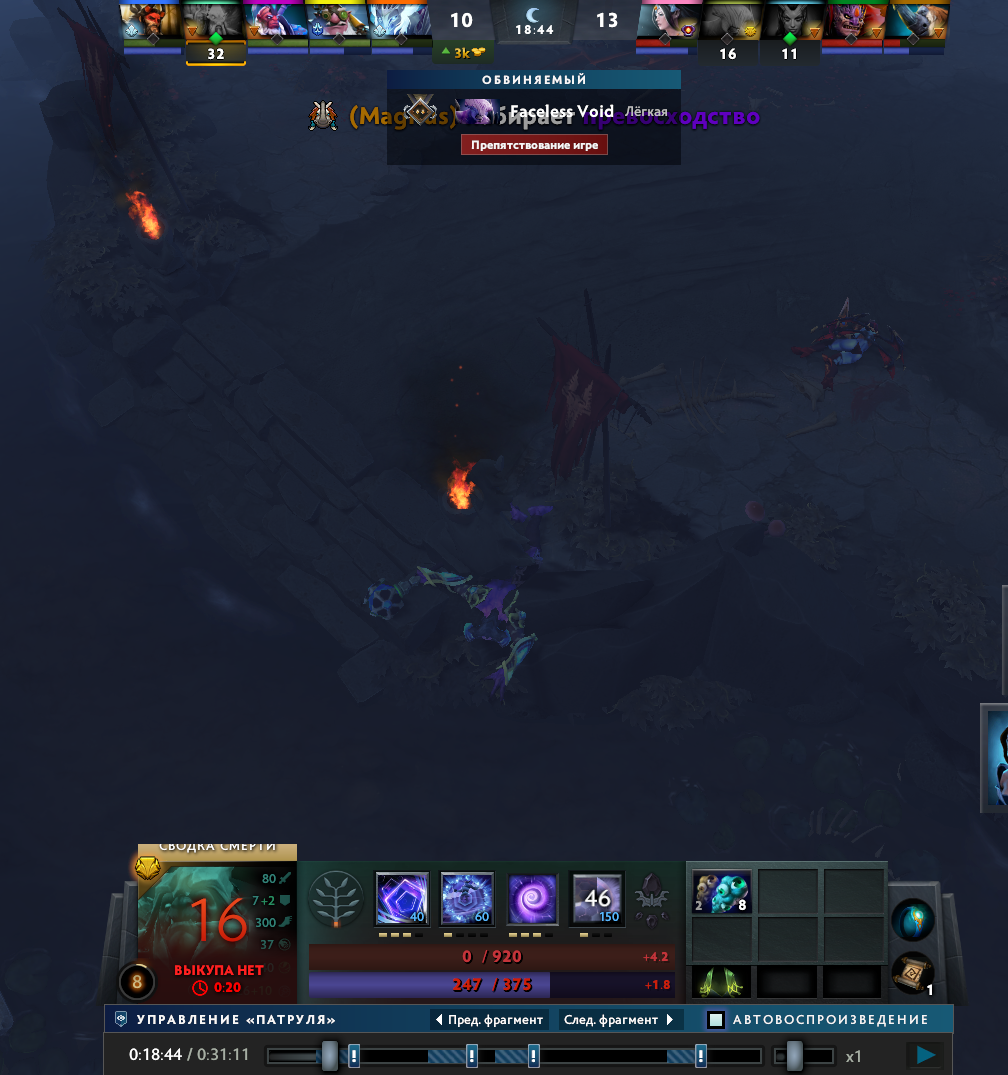This screenshot has height=1075, width=1008.
Task: Jump to the next fragment (След. фрагмент)
Action: pos(620,1020)
